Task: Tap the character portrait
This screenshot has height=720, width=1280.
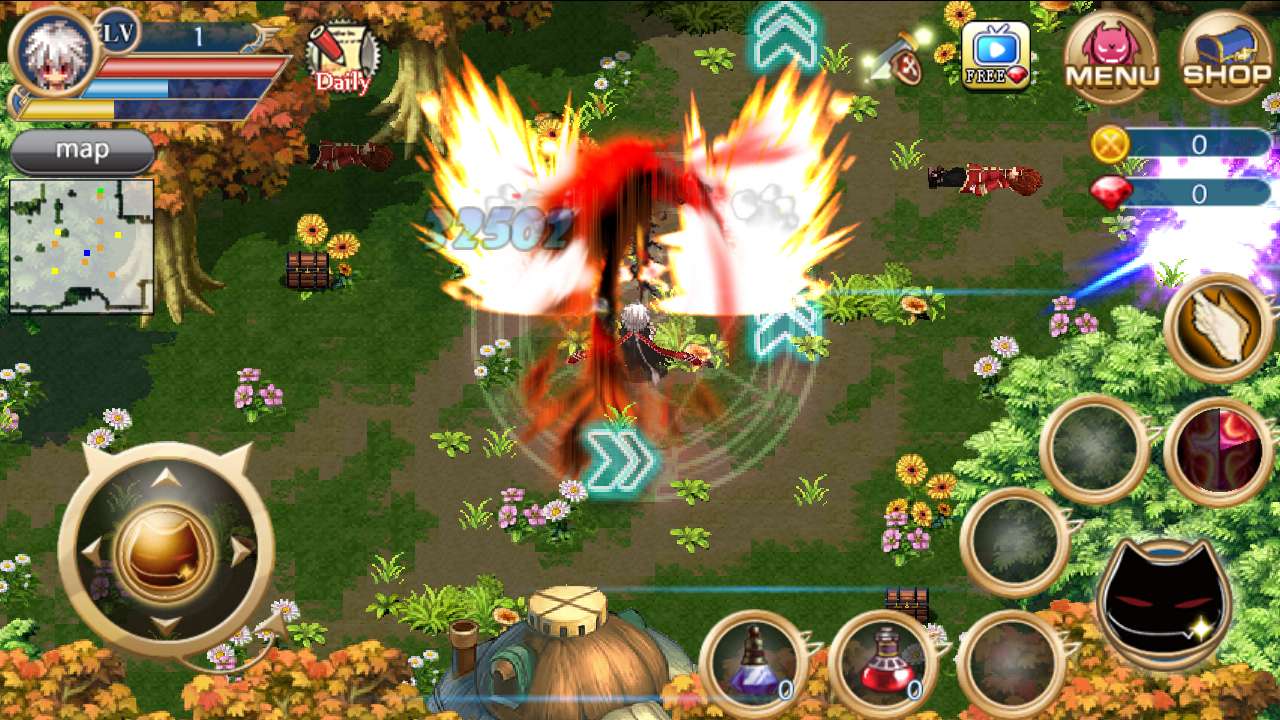Action: (x=52, y=50)
